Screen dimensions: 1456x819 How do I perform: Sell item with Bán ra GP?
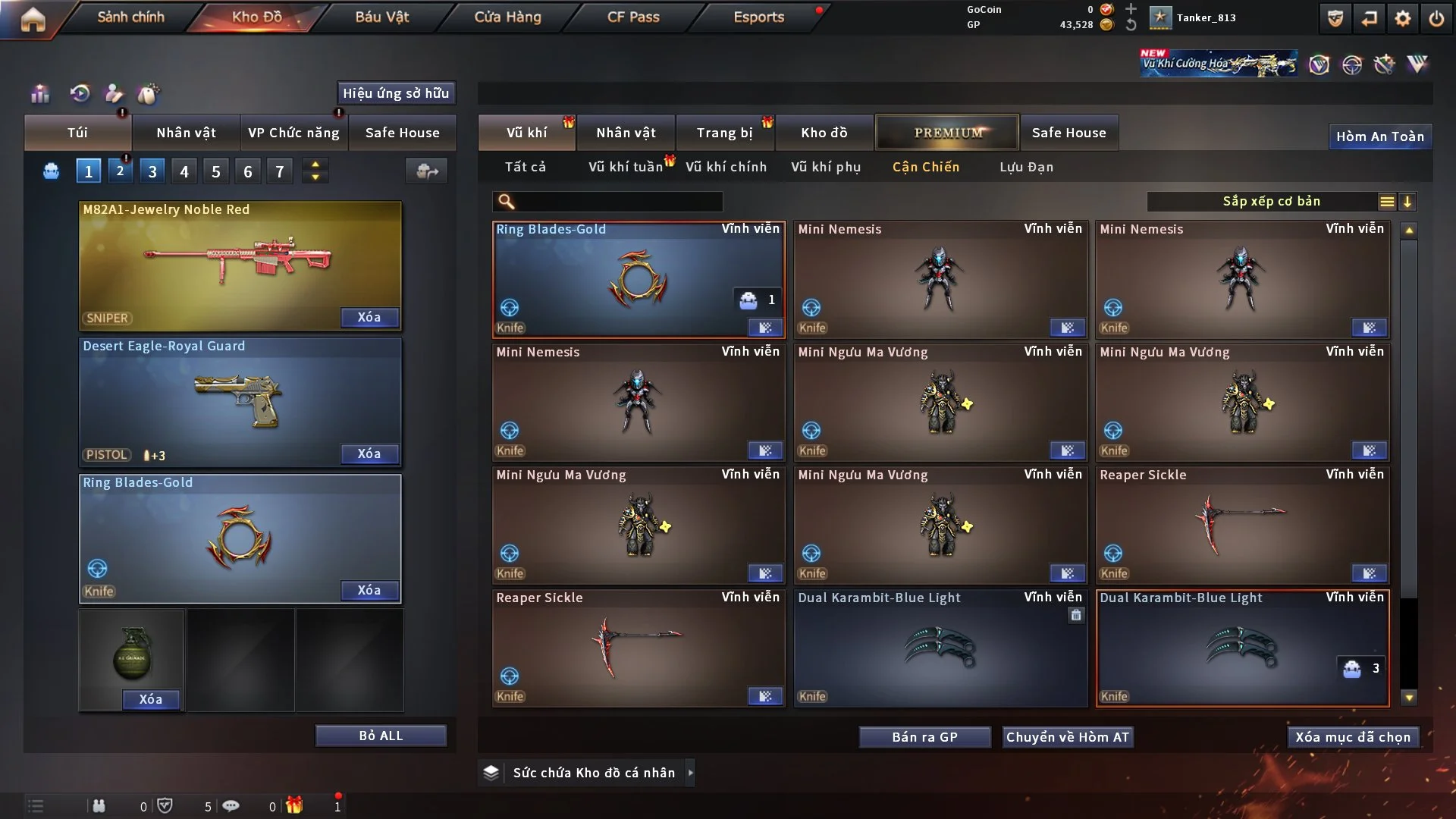[x=924, y=737]
